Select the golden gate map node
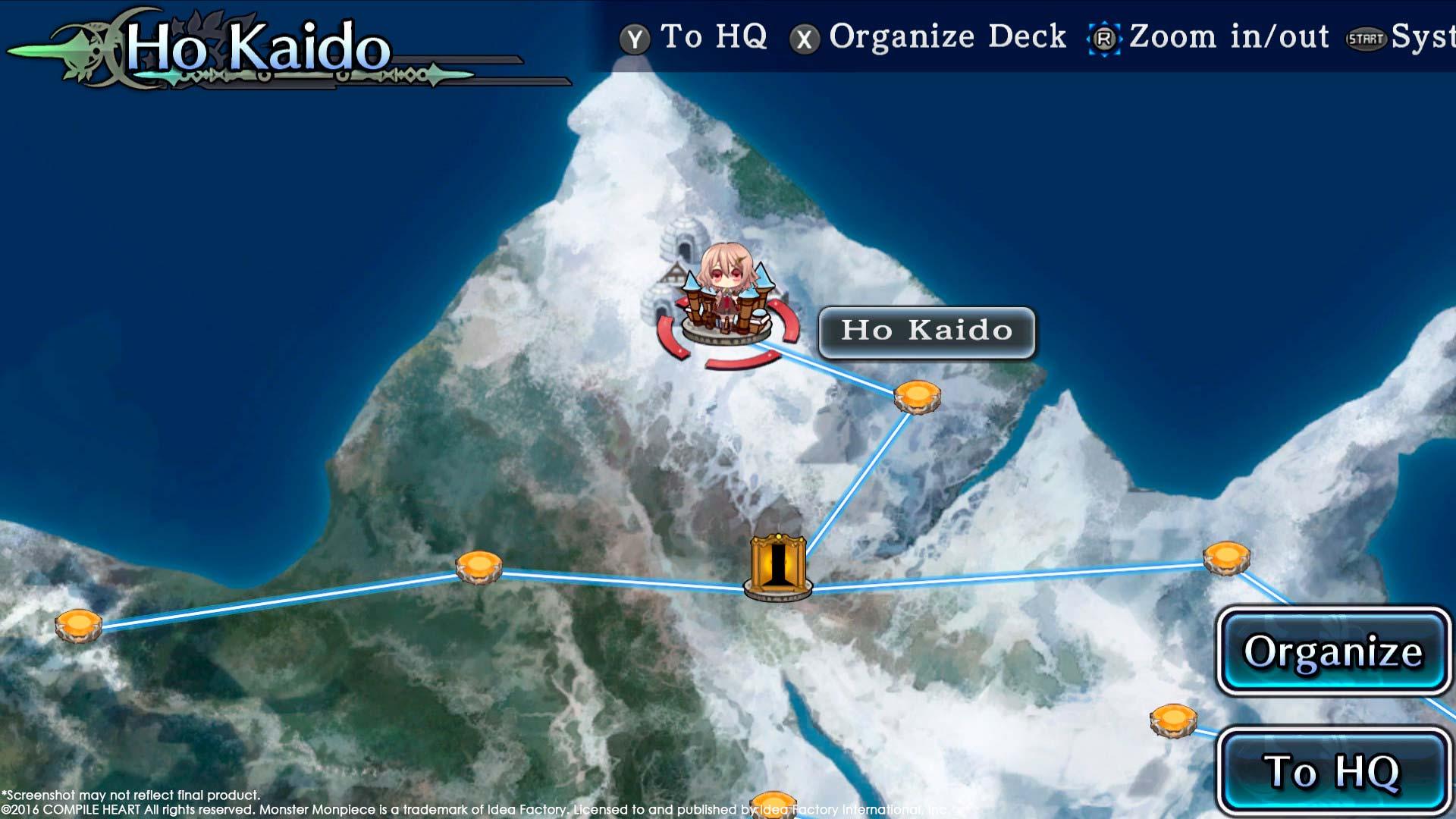1456x819 pixels. pyautogui.click(x=777, y=567)
